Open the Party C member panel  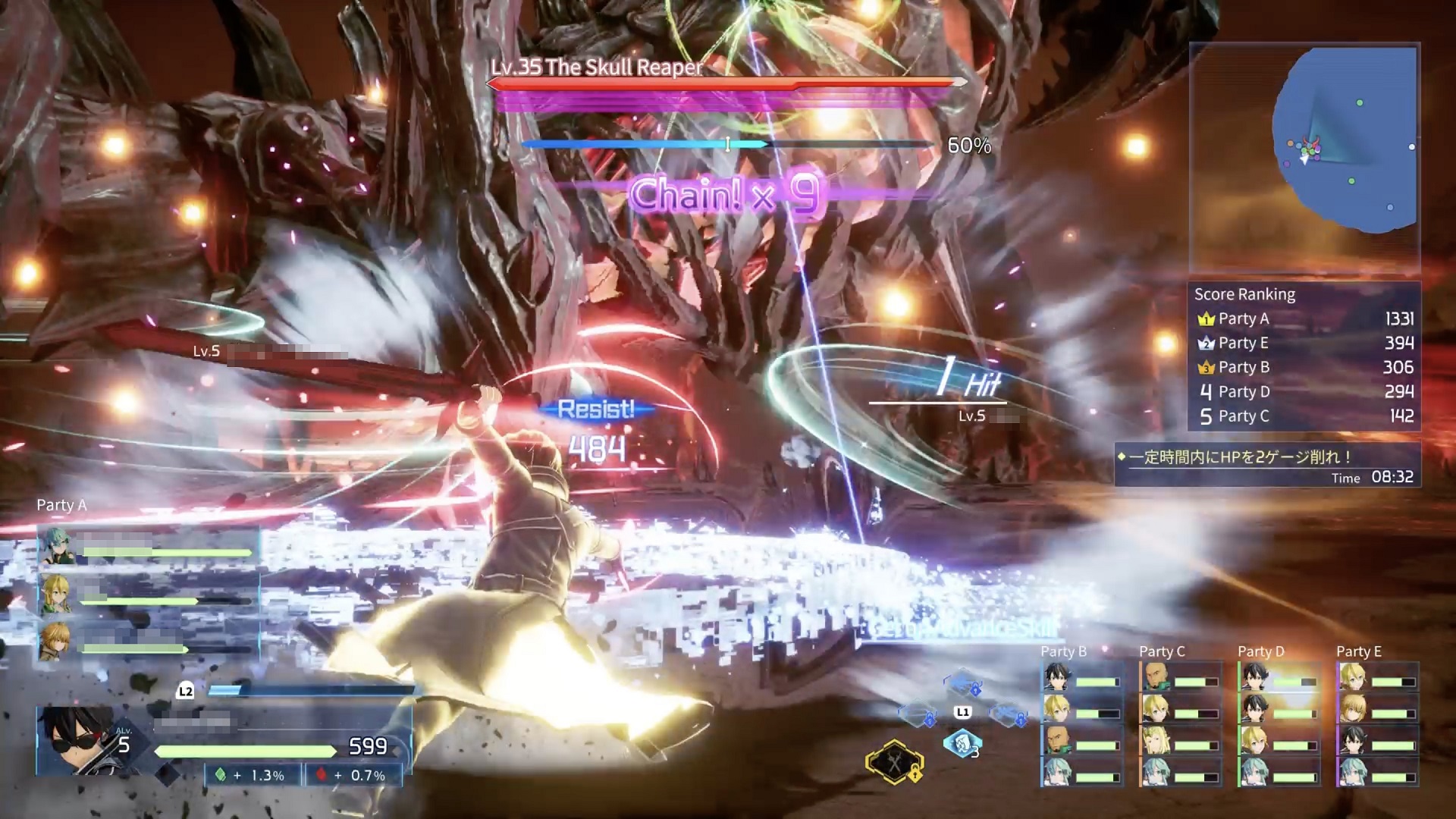1180,723
